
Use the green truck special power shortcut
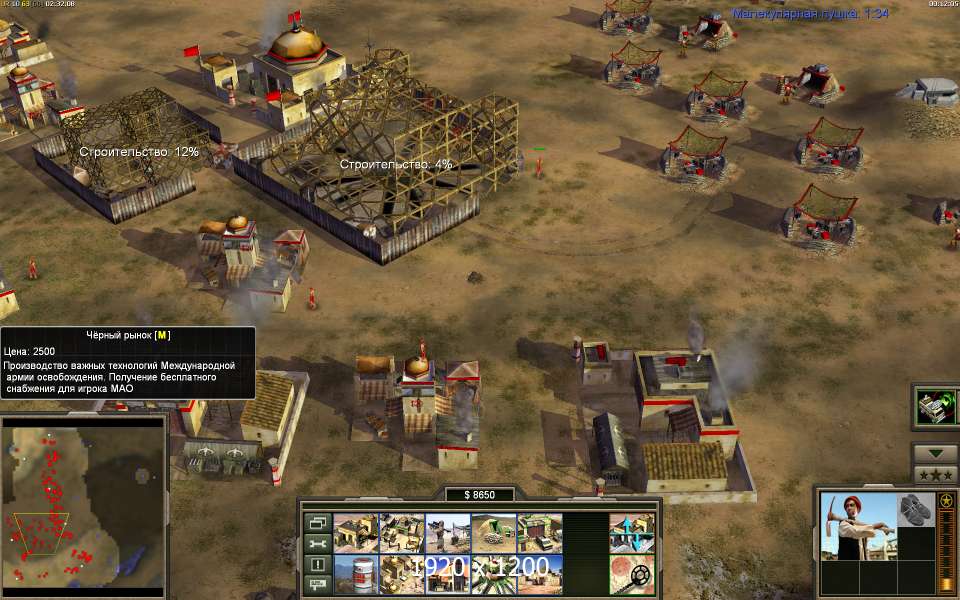(x=937, y=405)
